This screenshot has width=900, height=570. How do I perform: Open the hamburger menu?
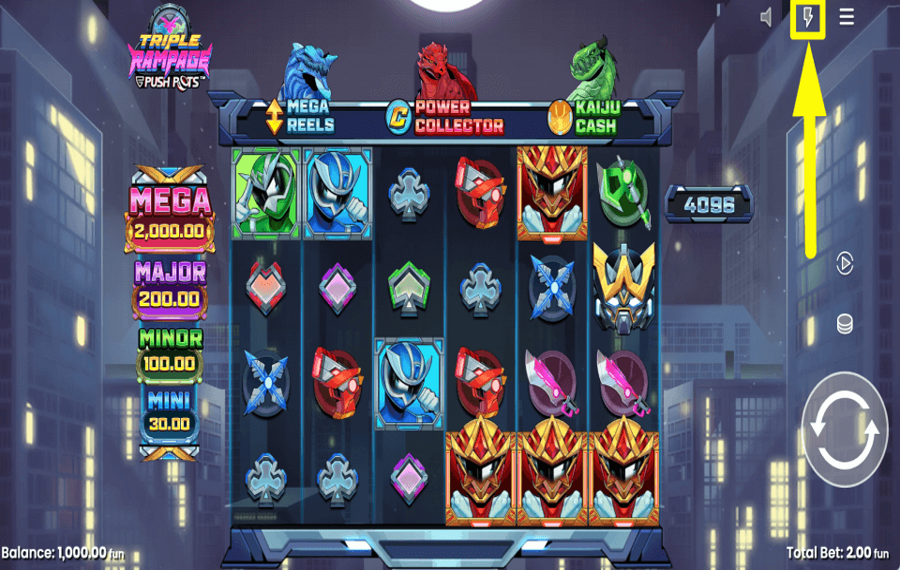(x=847, y=18)
